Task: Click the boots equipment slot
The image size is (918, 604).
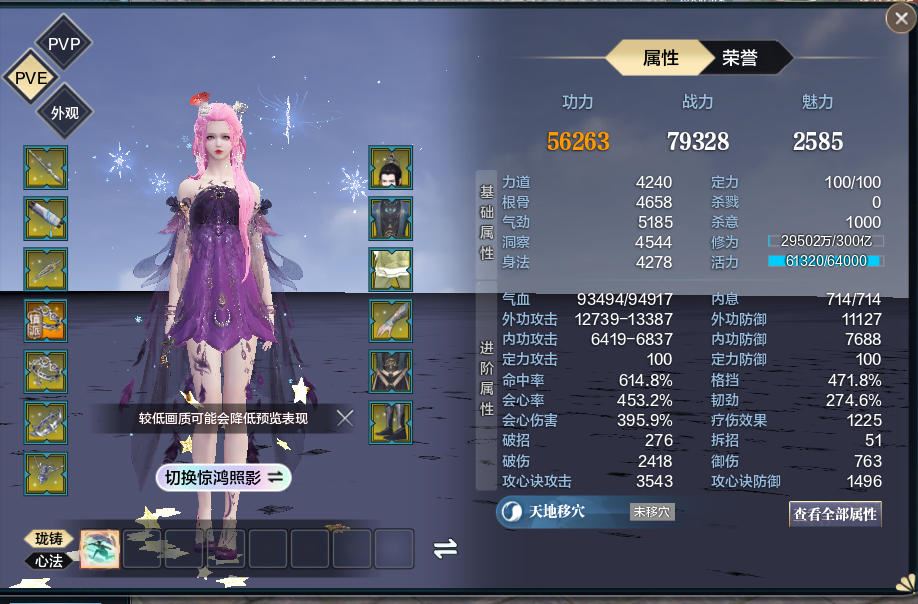Action: (x=391, y=423)
